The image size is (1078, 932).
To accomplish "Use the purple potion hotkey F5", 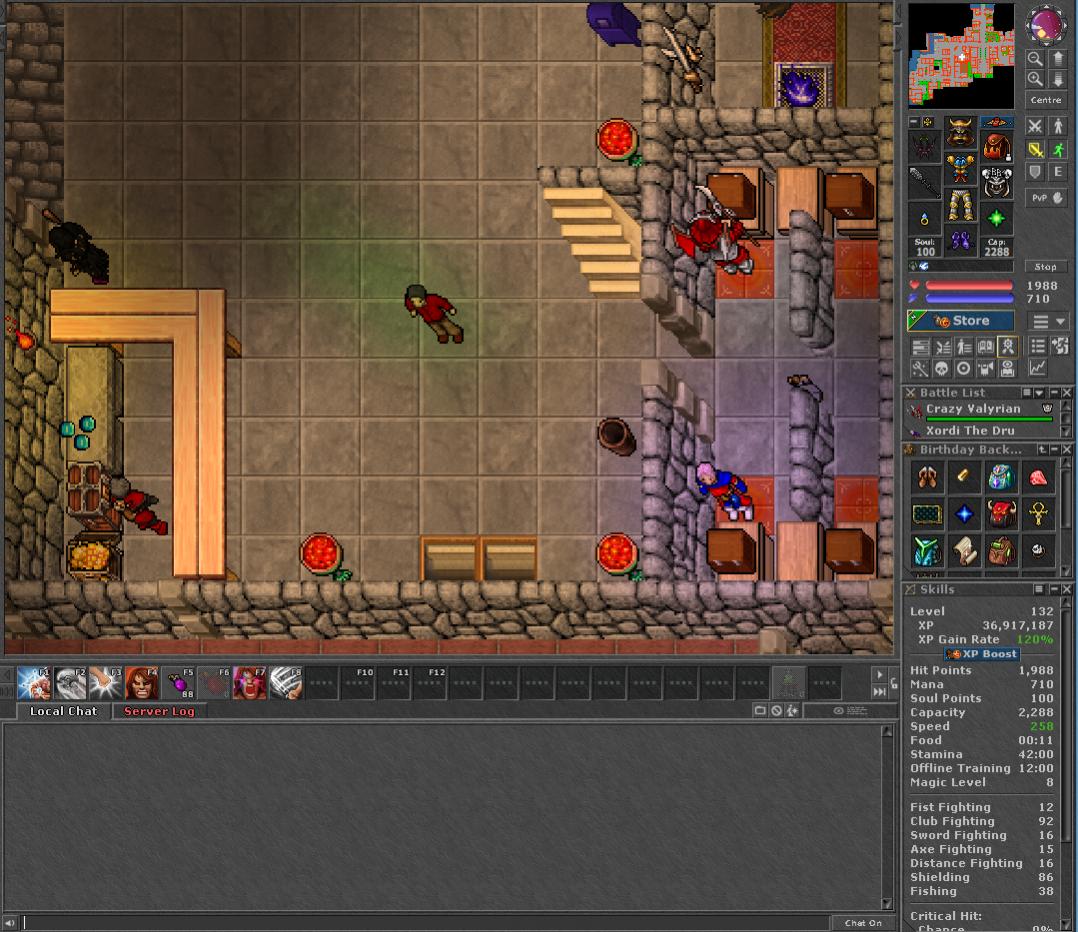I will point(178,683).
